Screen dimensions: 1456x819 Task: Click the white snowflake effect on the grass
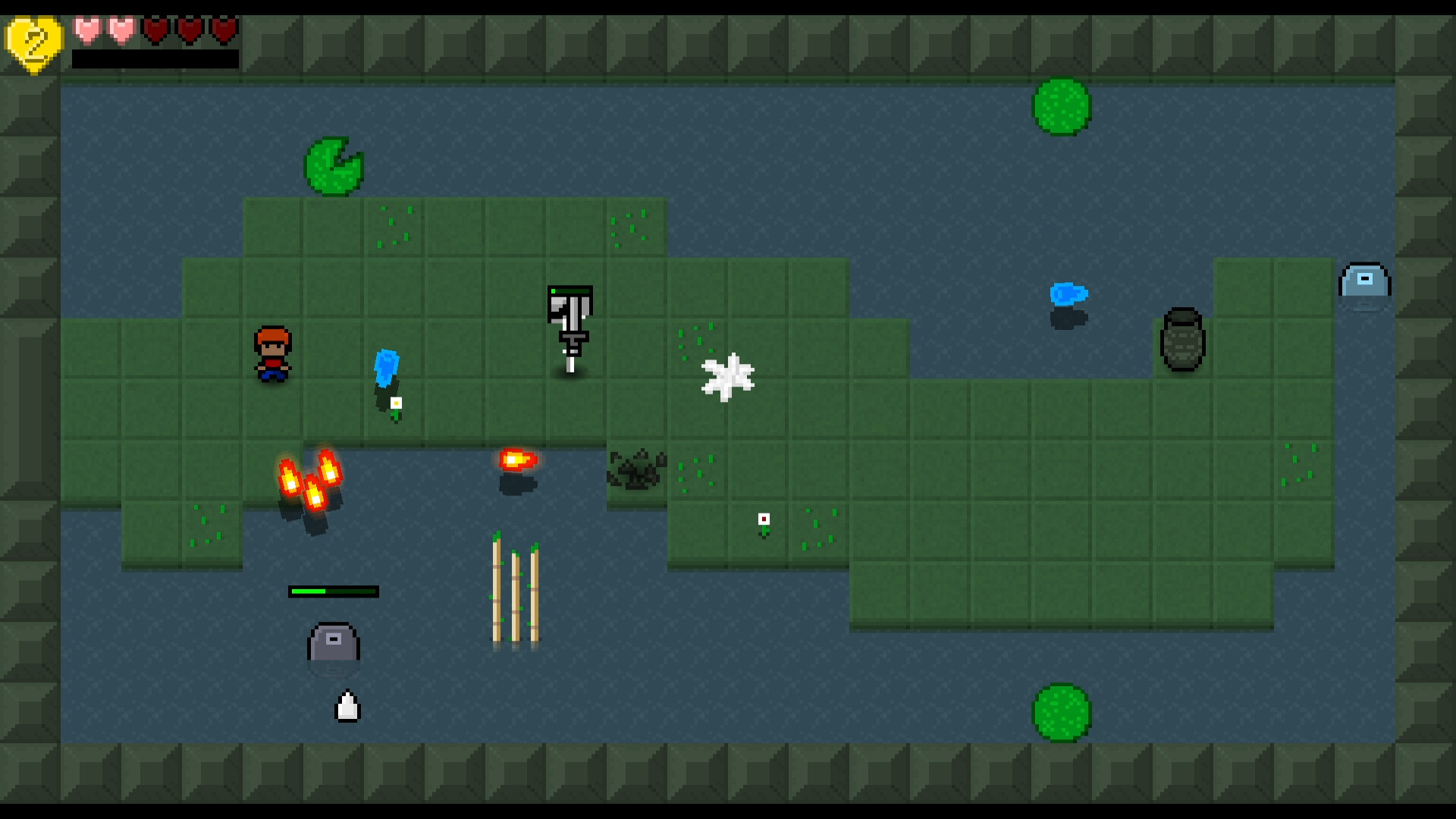tap(728, 375)
